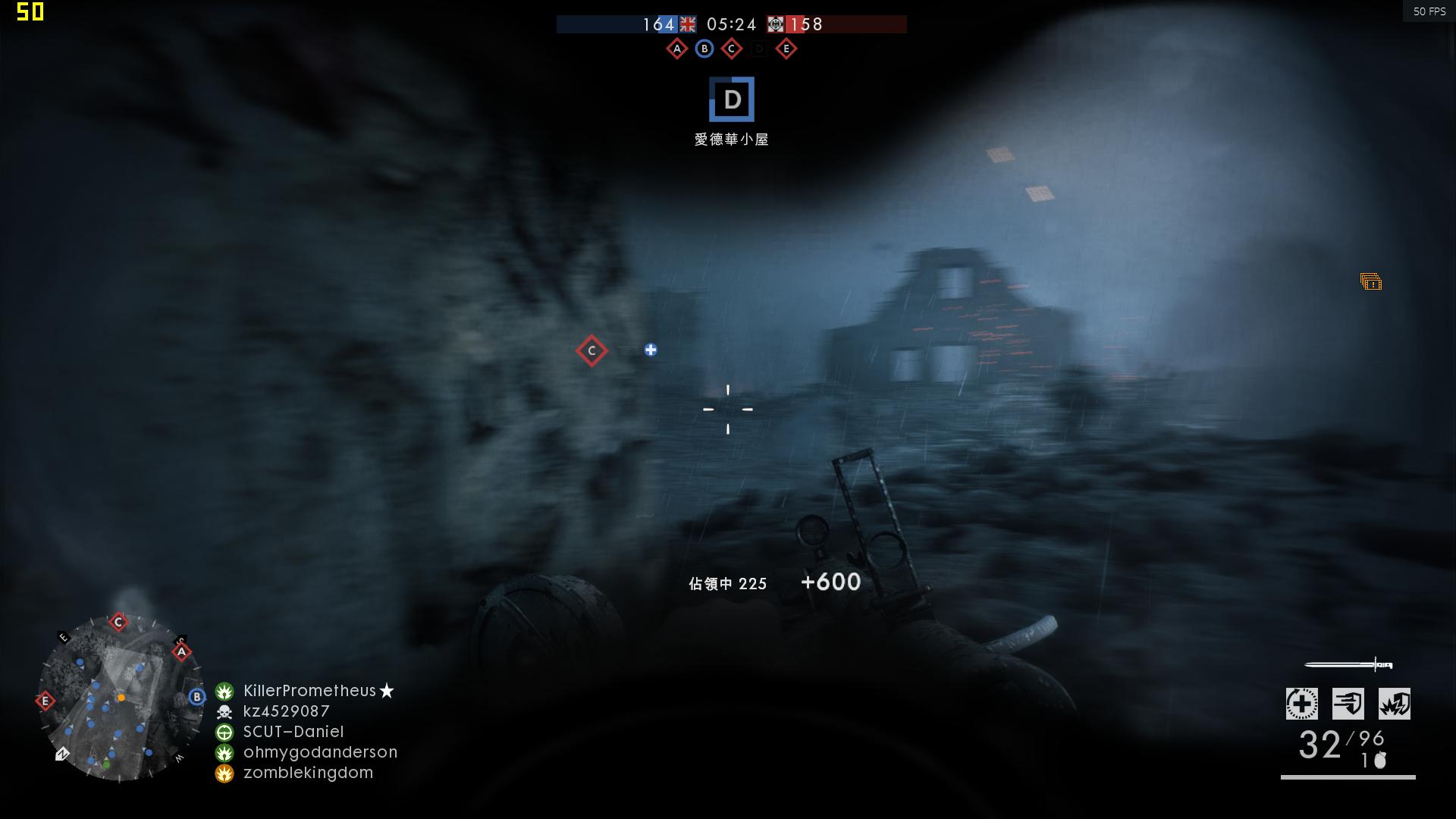Click the skull icon next to kz4529087
The height and width of the screenshot is (819, 1456).
click(223, 711)
